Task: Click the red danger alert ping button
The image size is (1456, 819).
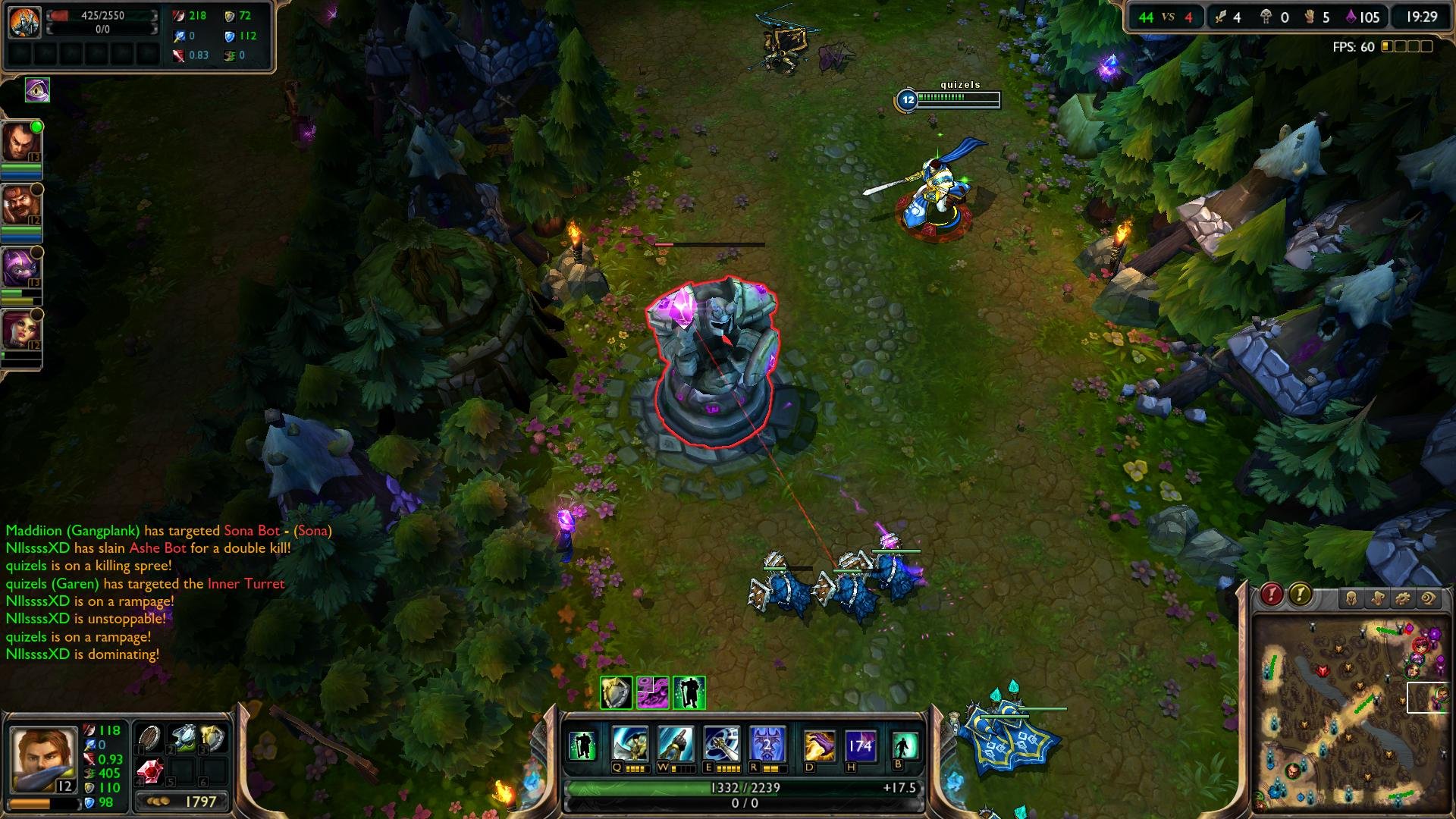Action: 1272,593
